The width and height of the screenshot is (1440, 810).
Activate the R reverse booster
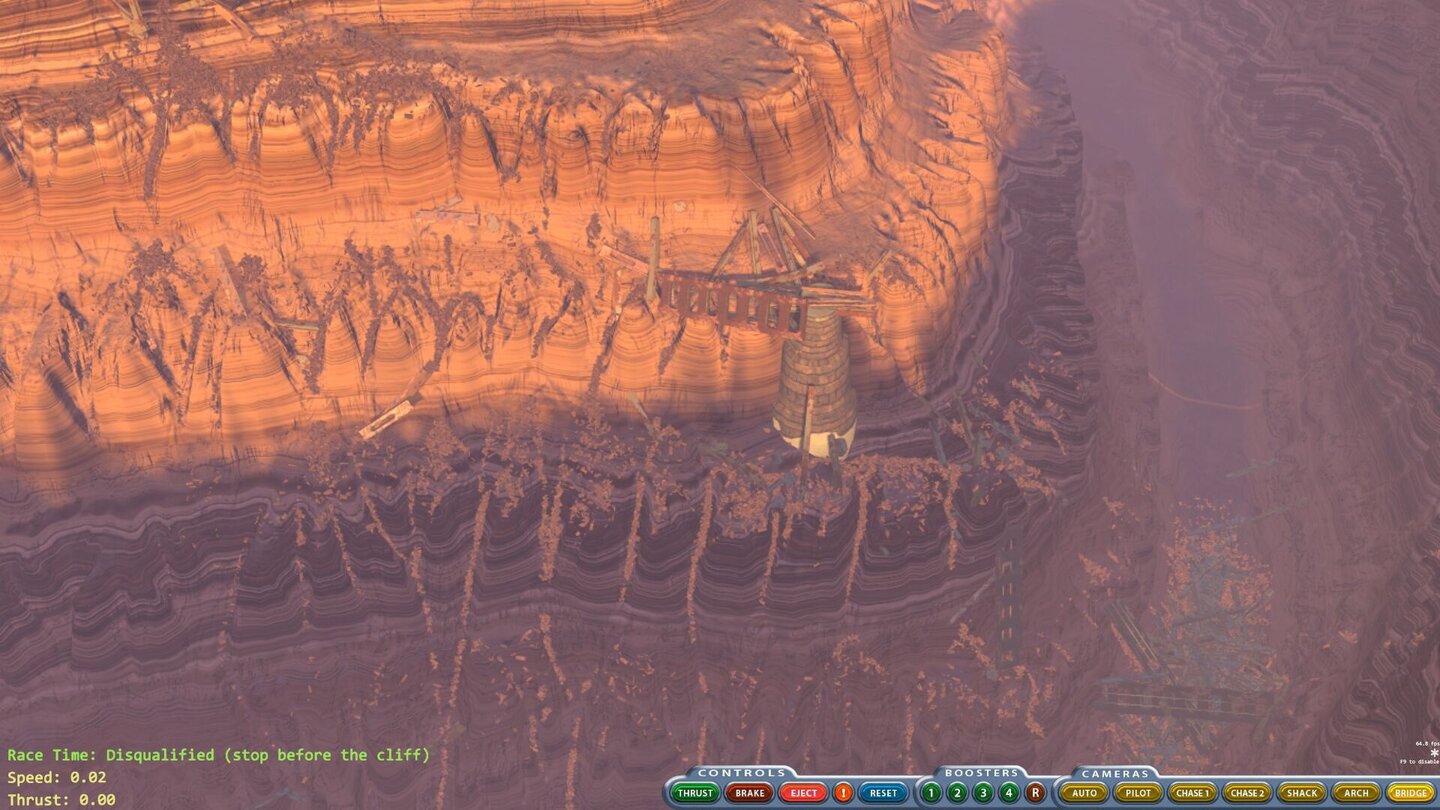(x=1036, y=792)
